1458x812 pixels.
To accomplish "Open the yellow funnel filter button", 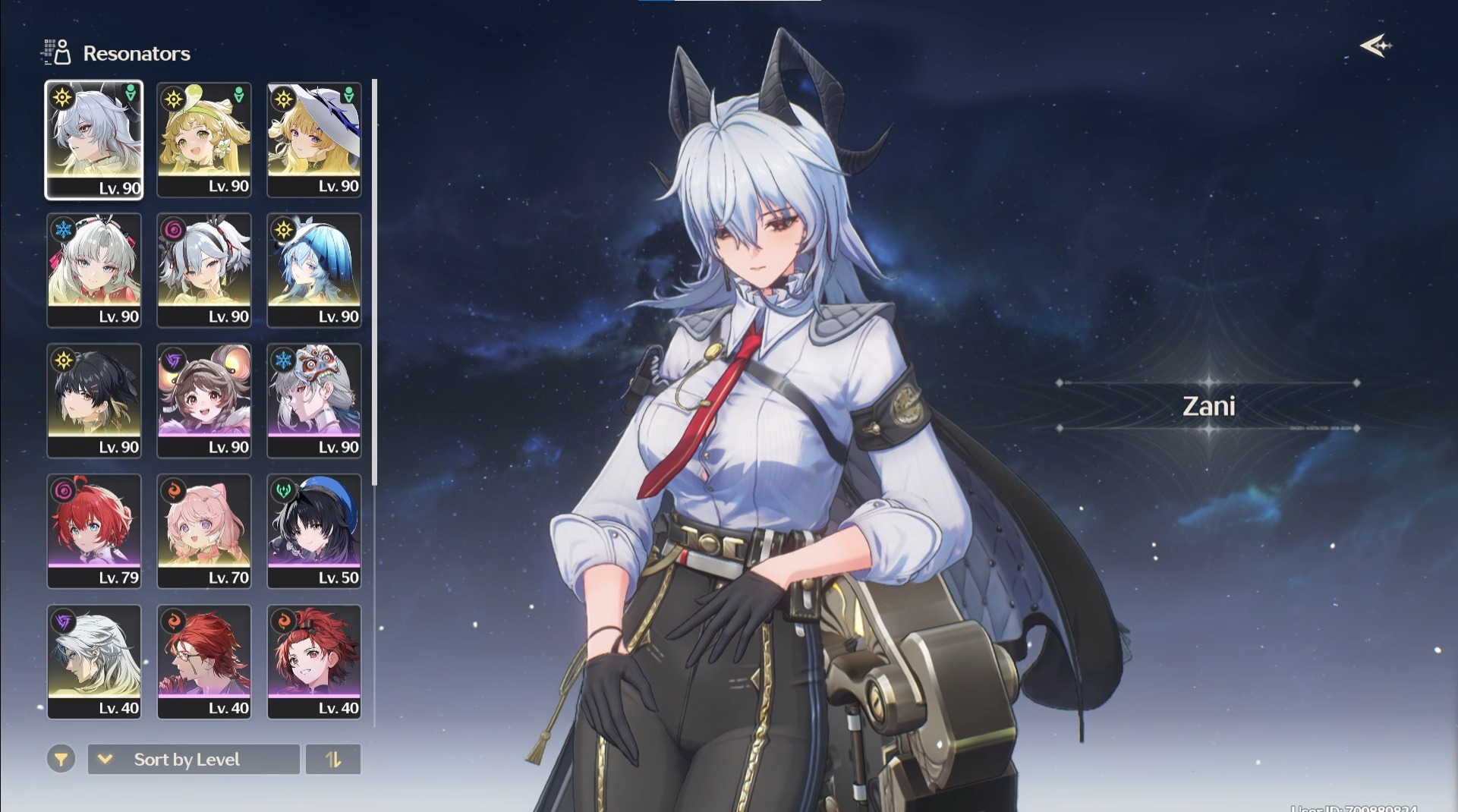I will (x=61, y=759).
